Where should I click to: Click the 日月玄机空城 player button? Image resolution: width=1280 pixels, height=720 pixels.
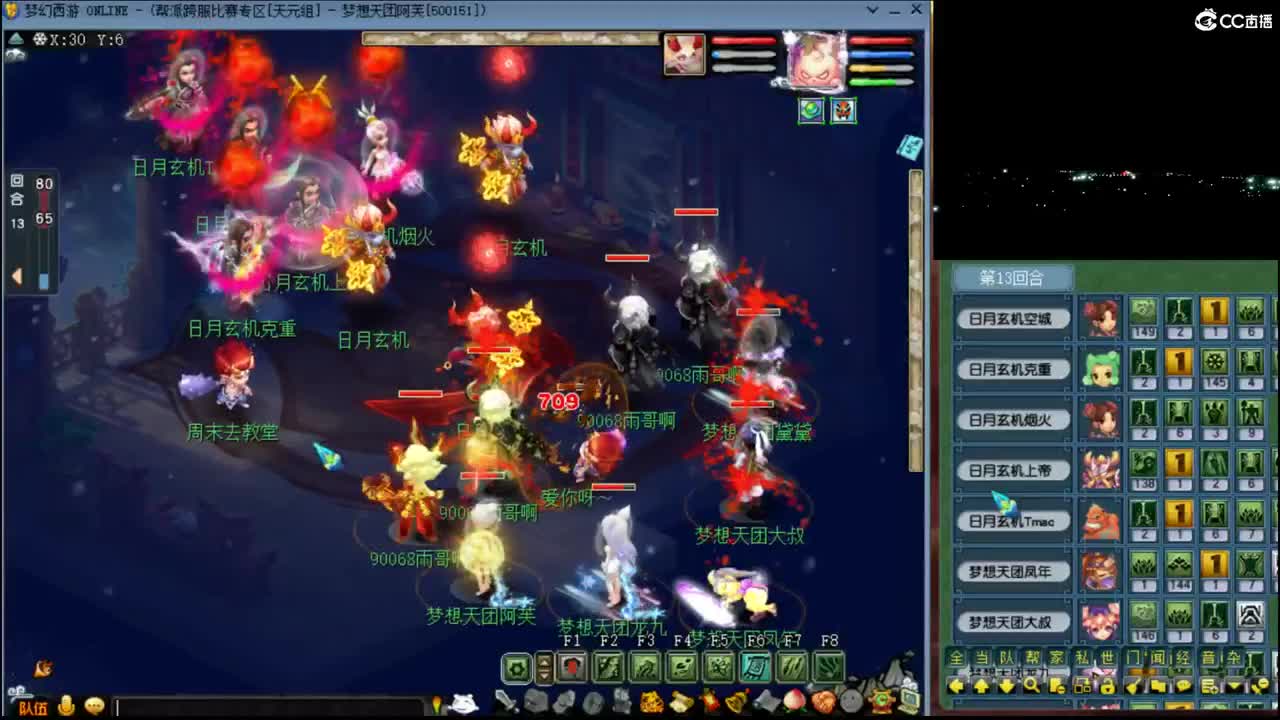1012,317
